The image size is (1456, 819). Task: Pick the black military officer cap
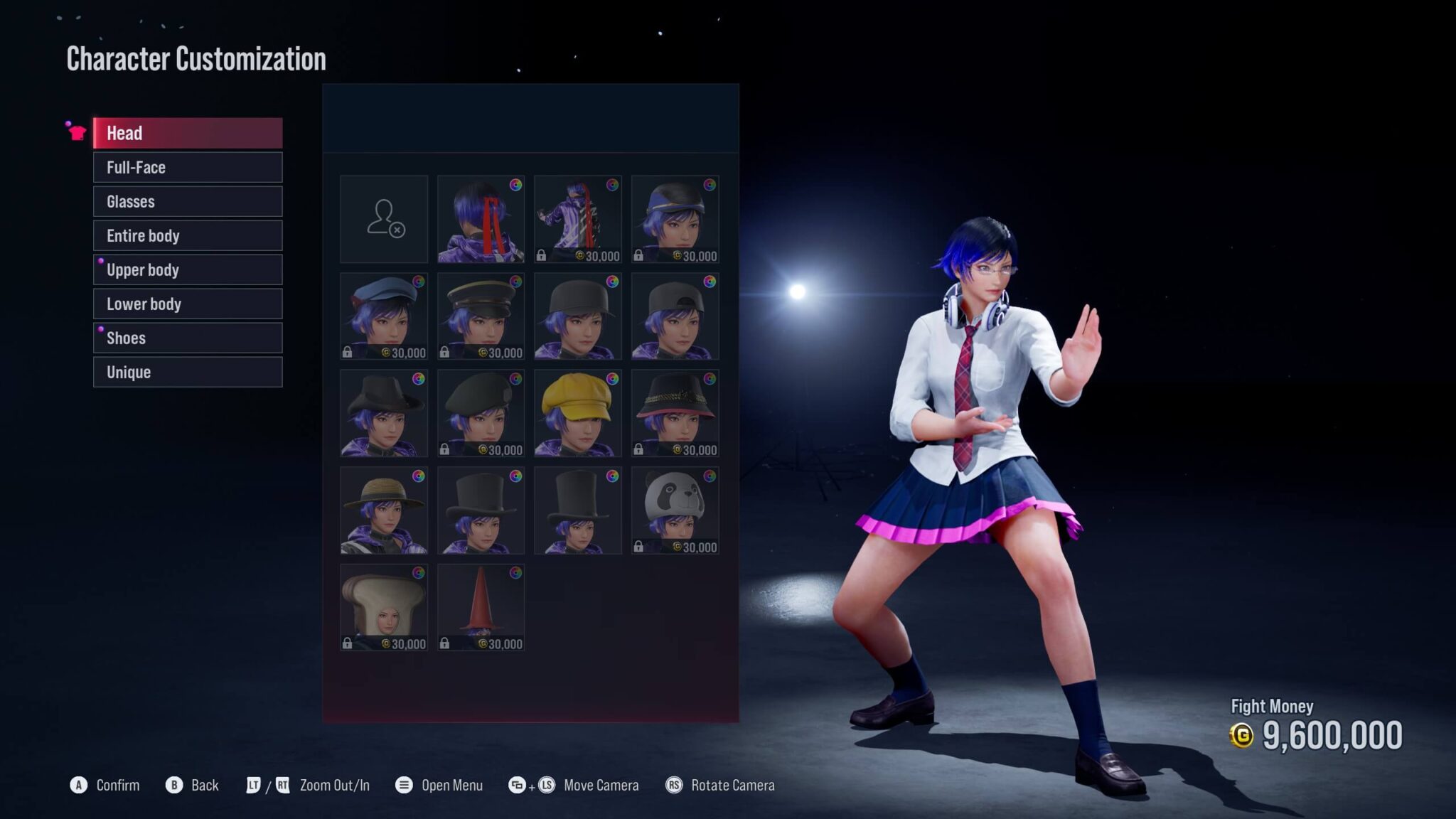[481, 316]
